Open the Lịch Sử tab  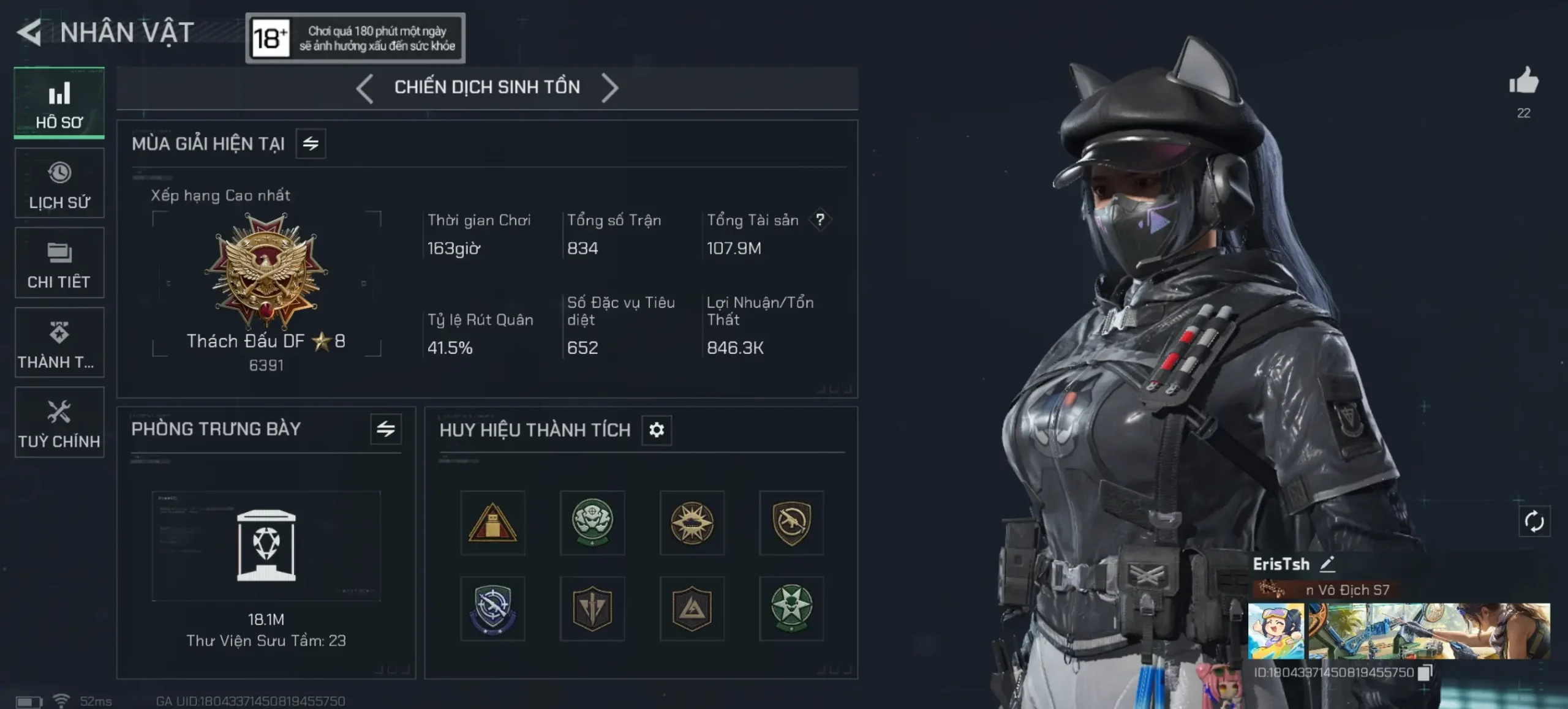59,183
